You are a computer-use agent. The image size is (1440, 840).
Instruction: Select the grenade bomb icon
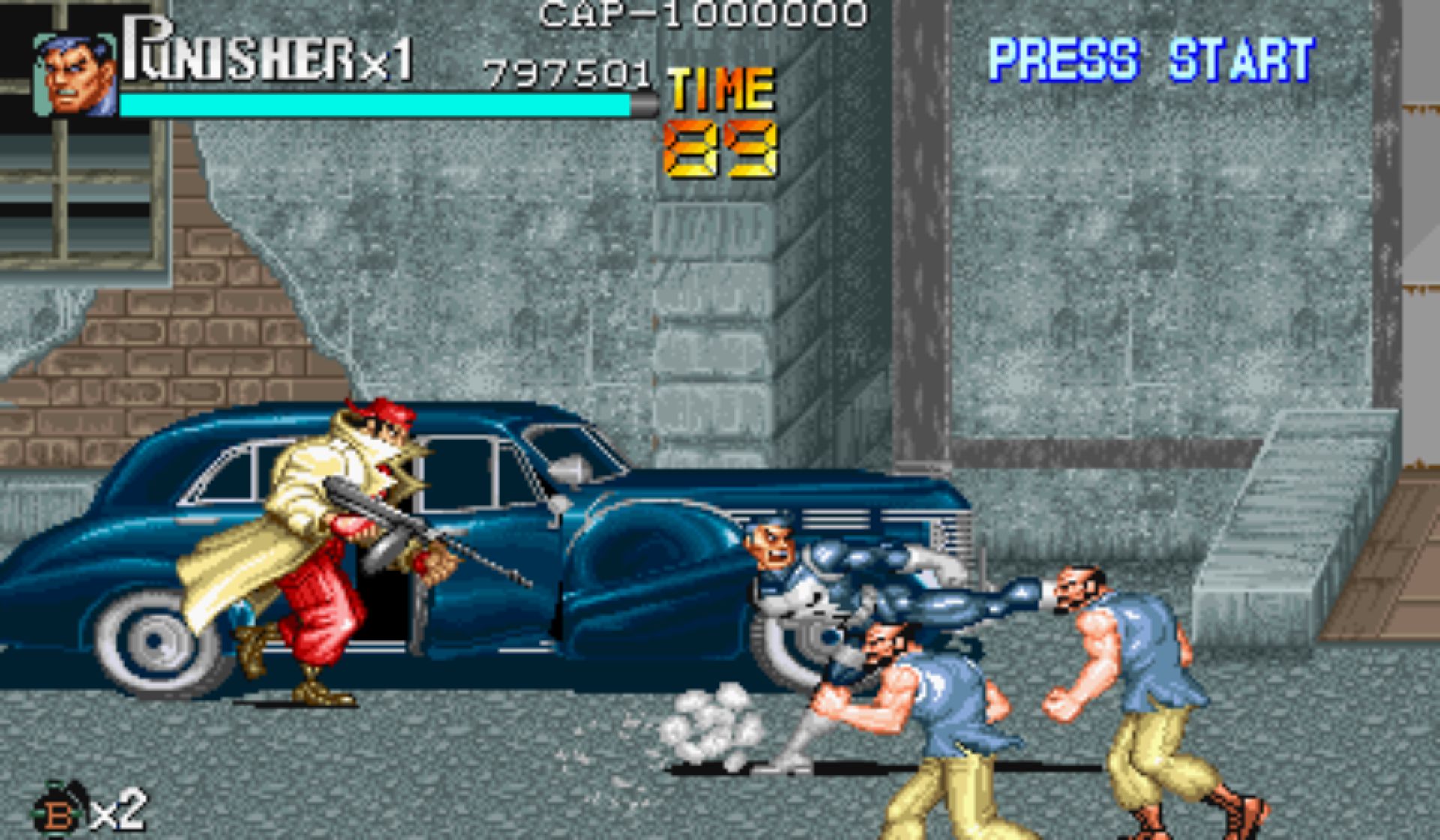[60, 811]
